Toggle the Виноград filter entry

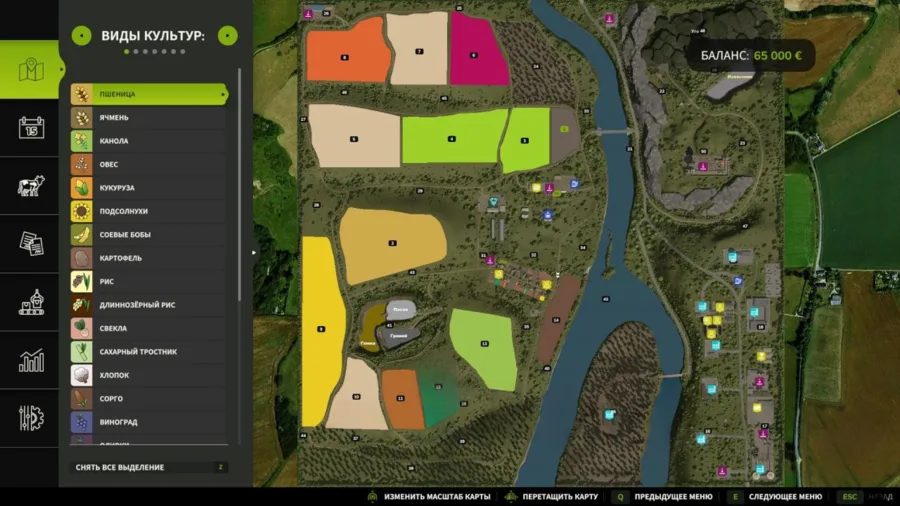click(150, 422)
